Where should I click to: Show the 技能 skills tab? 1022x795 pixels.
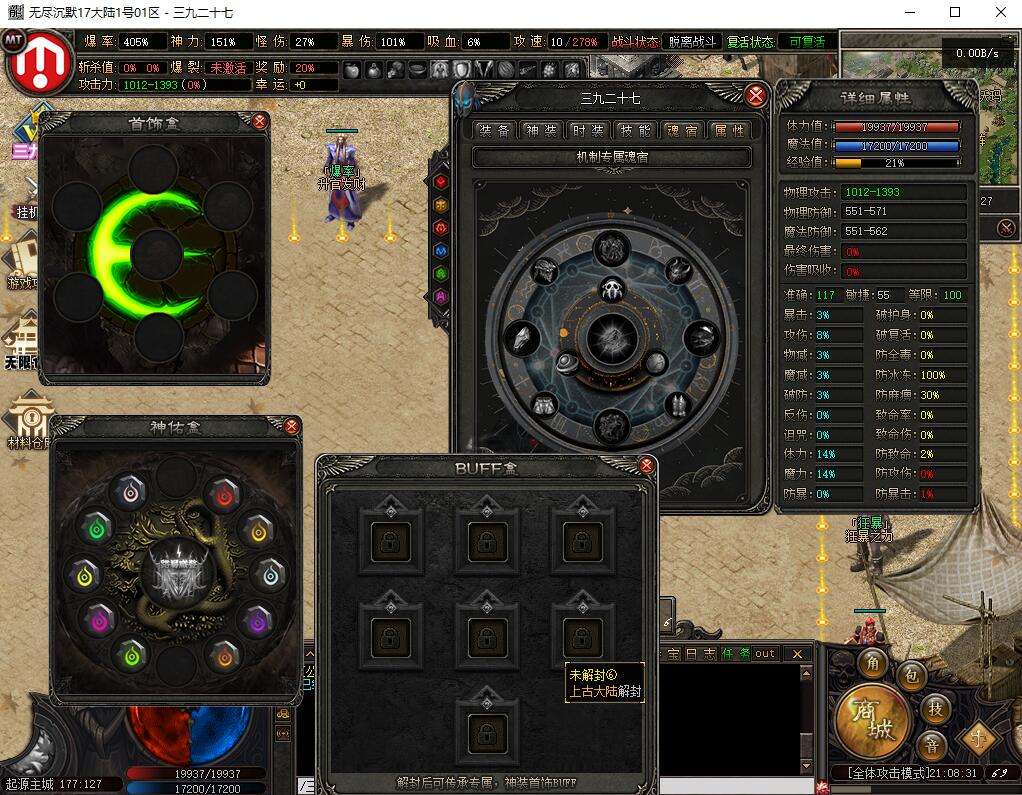635,130
